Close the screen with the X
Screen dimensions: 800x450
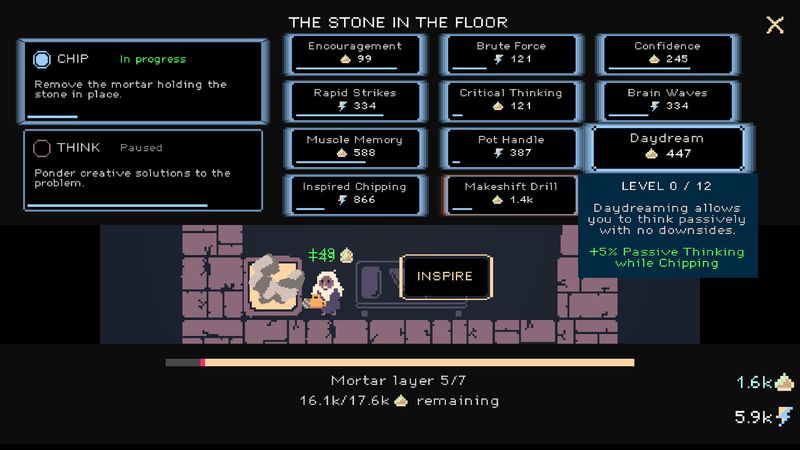pyautogui.click(x=775, y=25)
